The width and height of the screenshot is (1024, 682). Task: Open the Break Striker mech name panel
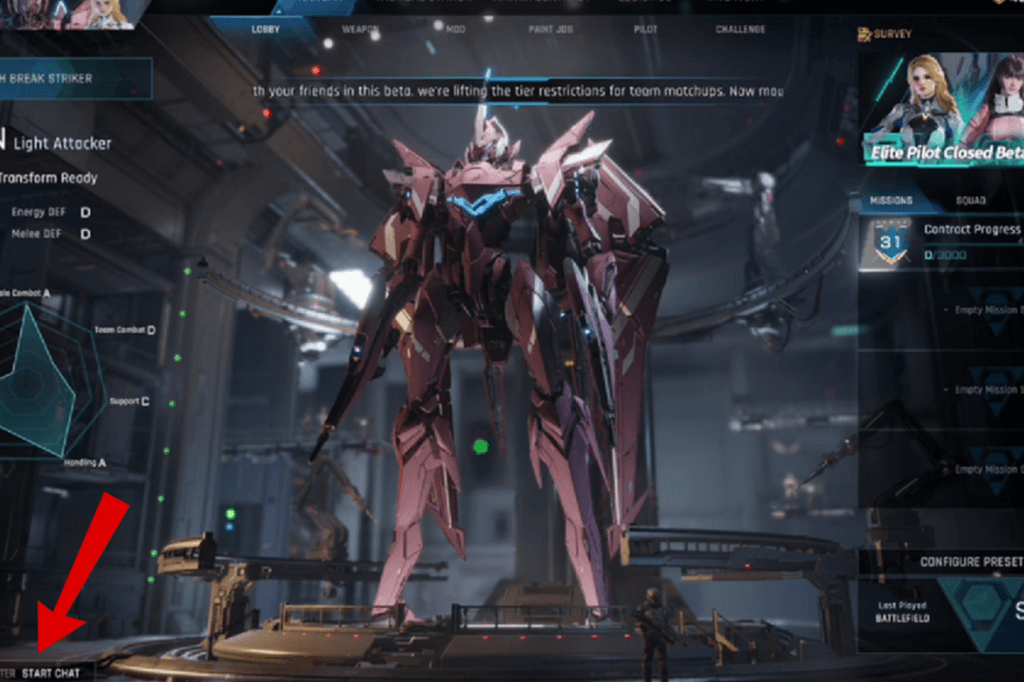coord(75,79)
